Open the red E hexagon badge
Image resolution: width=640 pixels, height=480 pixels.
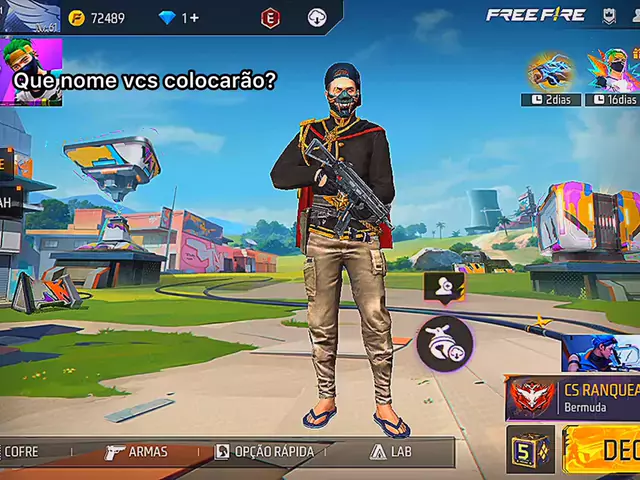pyautogui.click(x=270, y=17)
